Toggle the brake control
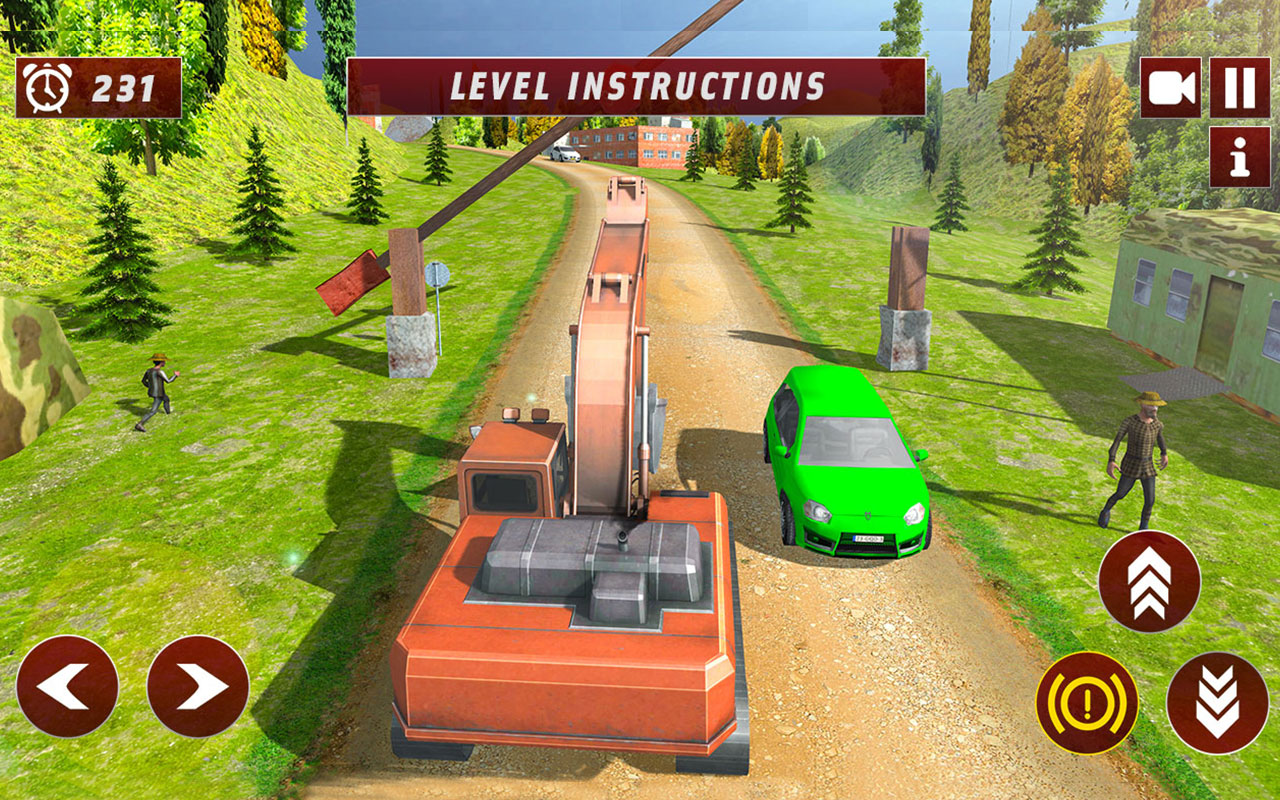Image resolution: width=1280 pixels, height=800 pixels. pyautogui.click(x=1088, y=702)
